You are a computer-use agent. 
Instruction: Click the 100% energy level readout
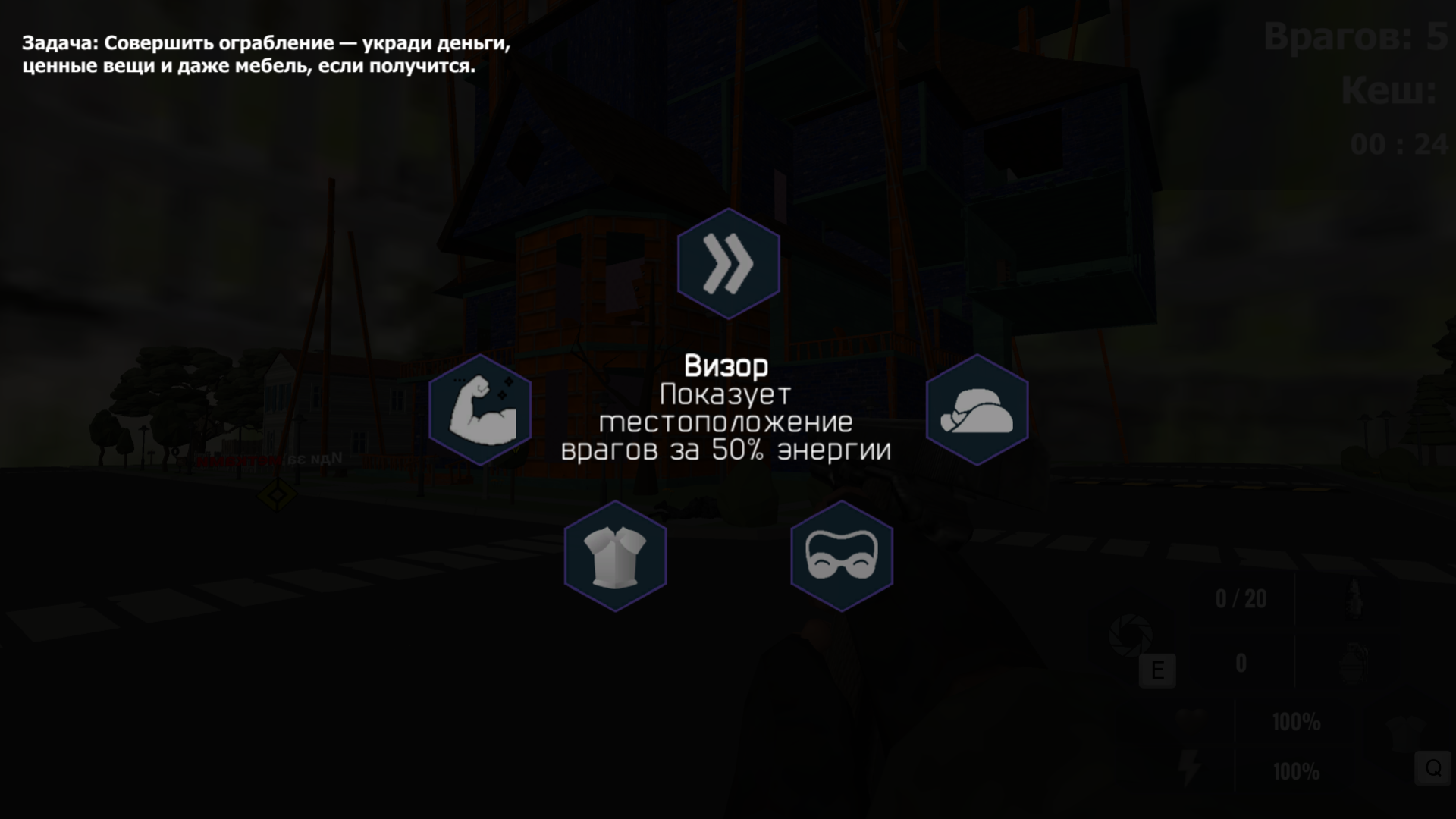point(1296,770)
